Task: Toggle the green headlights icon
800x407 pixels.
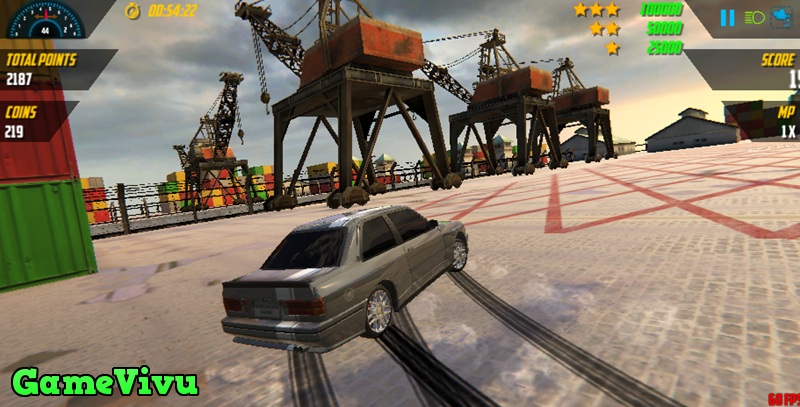Action: pos(754,17)
